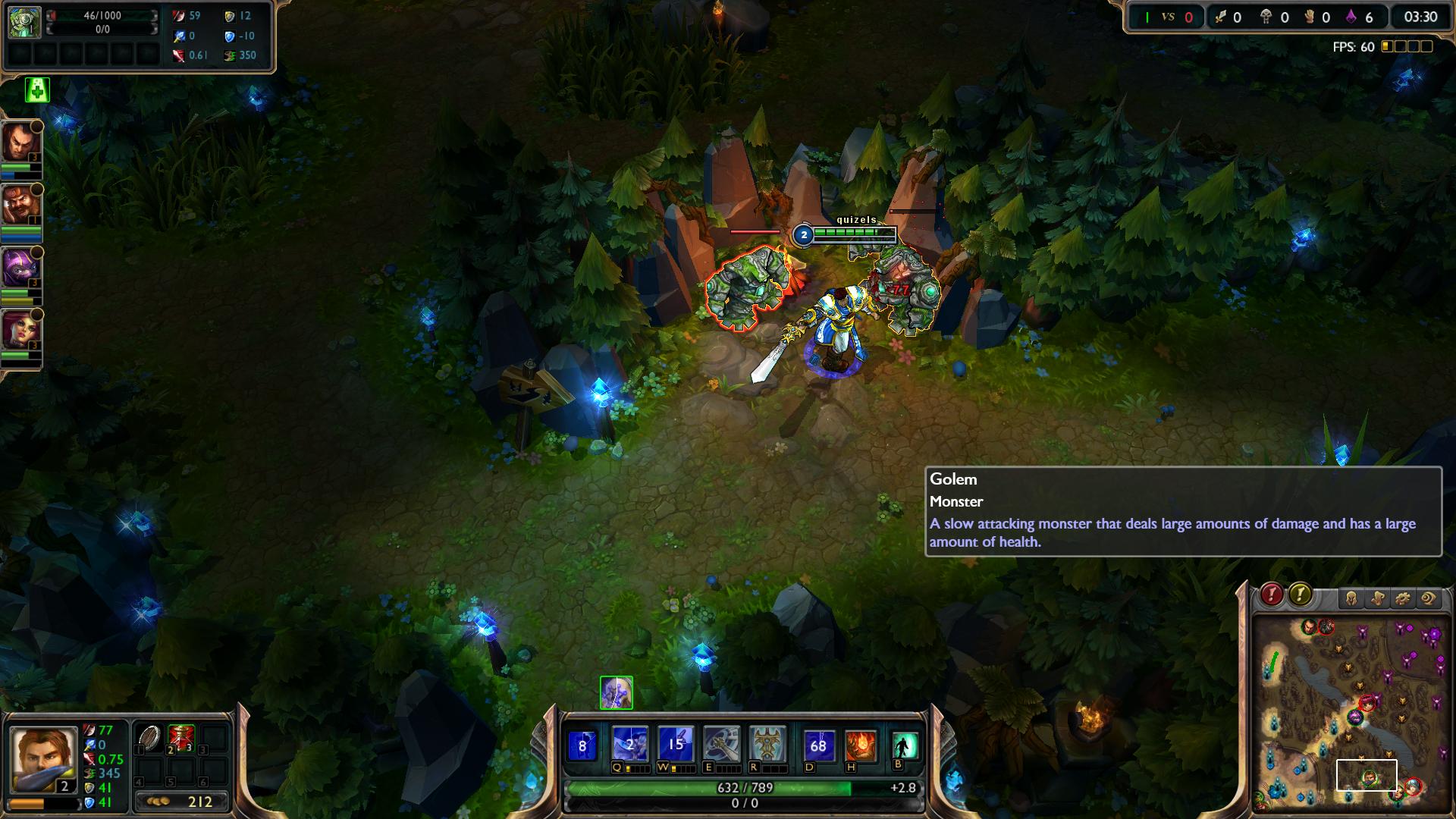The height and width of the screenshot is (819, 1456).
Task: Start recall with the B icon
Action: pyautogui.click(x=904, y=745)
